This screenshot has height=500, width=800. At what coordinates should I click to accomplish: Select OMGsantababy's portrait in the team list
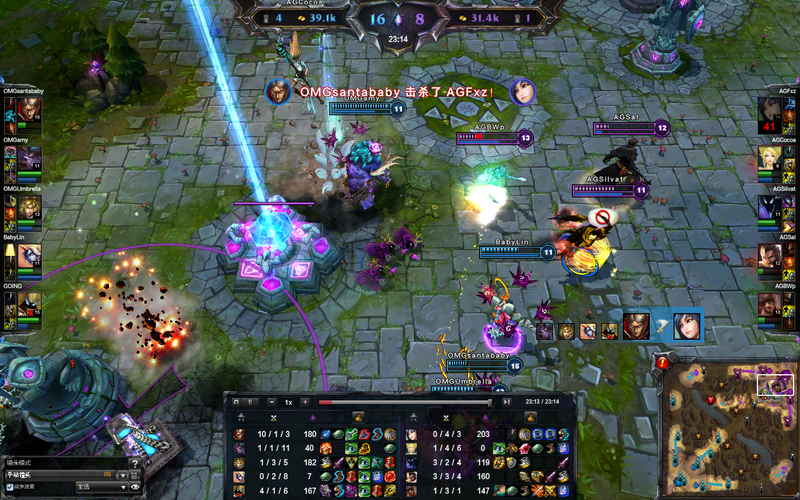coord(27,111)
